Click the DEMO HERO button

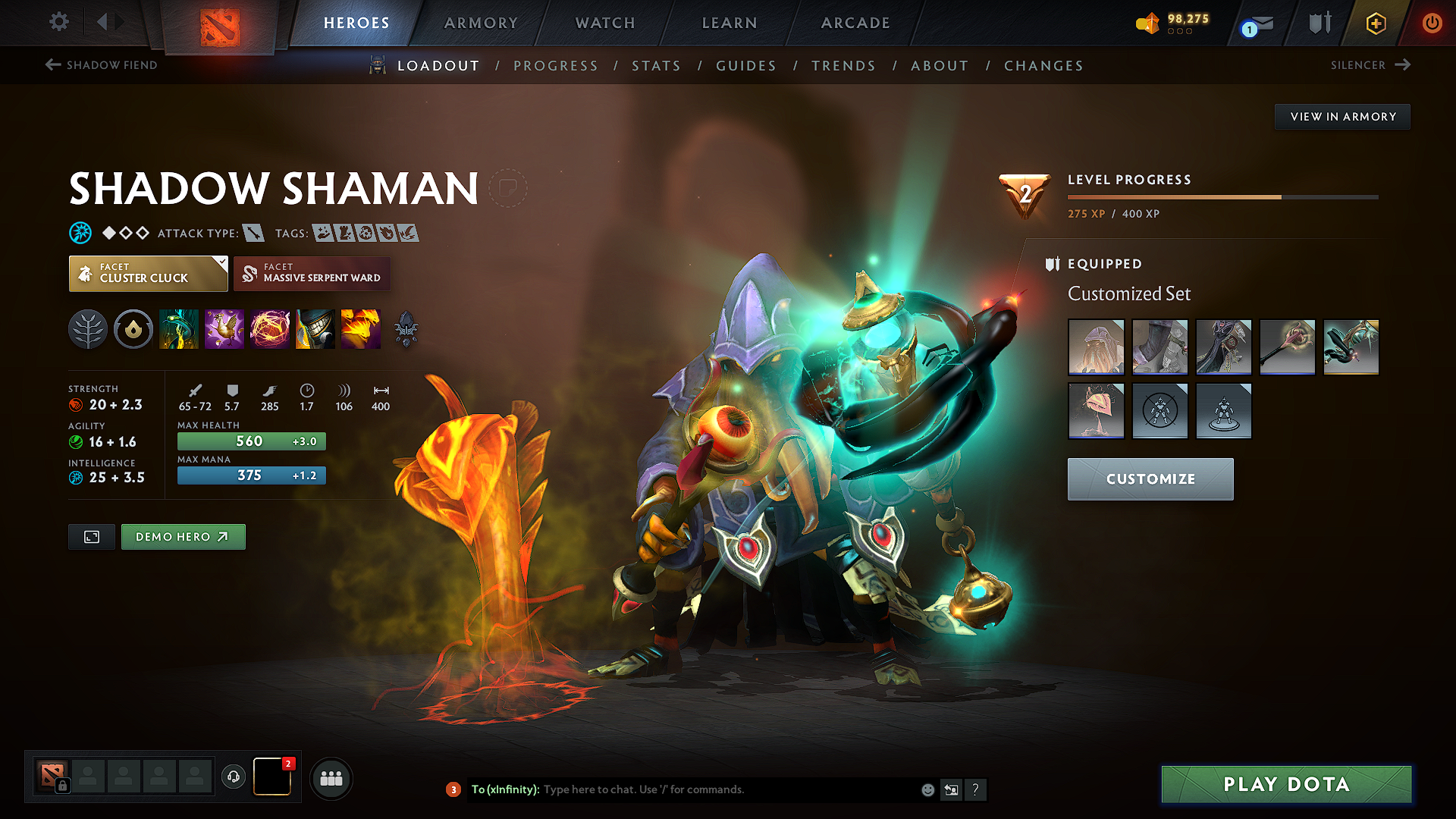click(183, 536)
